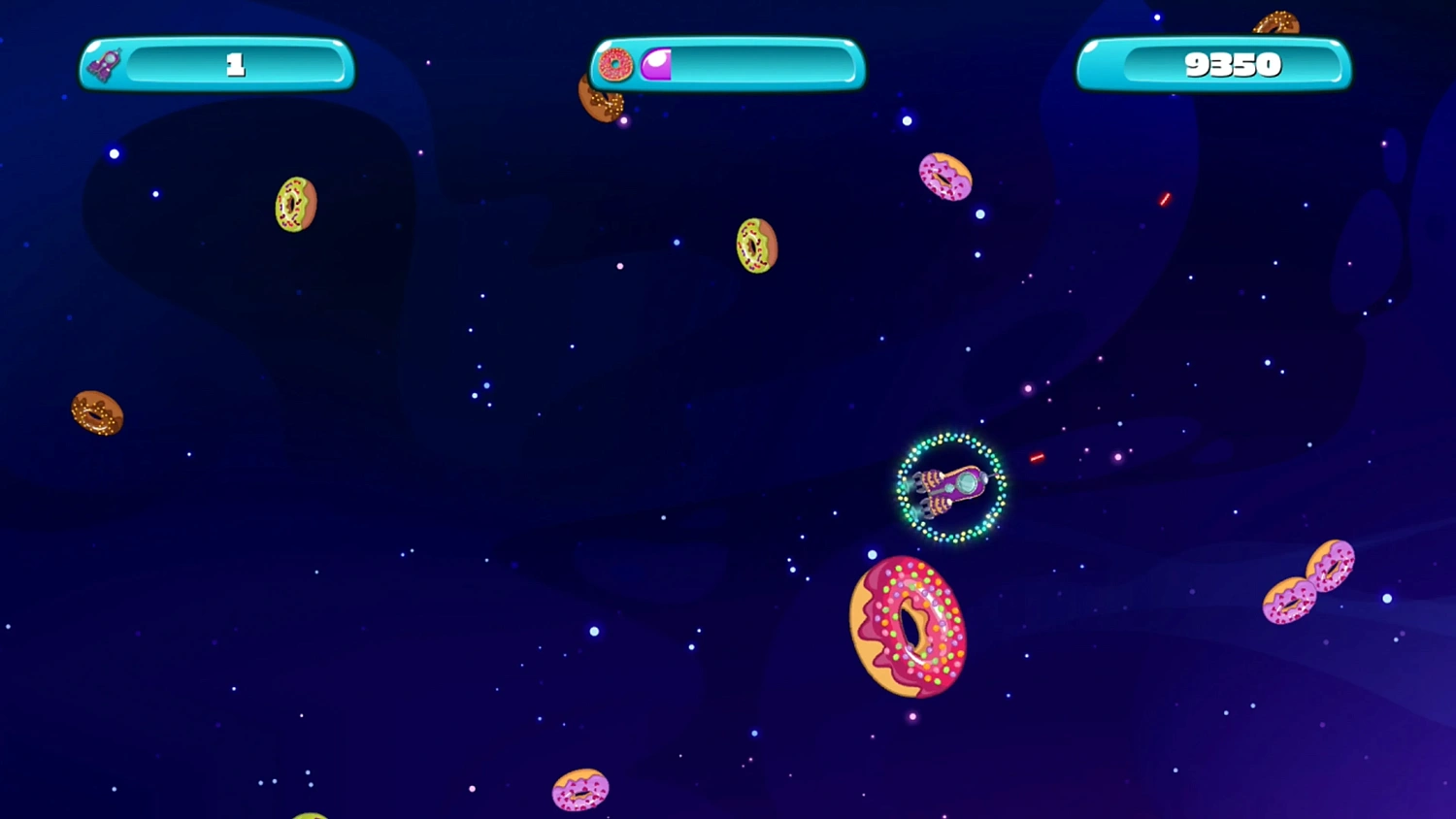
Task: Click the green donut in the upper center
Action: [x=755, y=246]
